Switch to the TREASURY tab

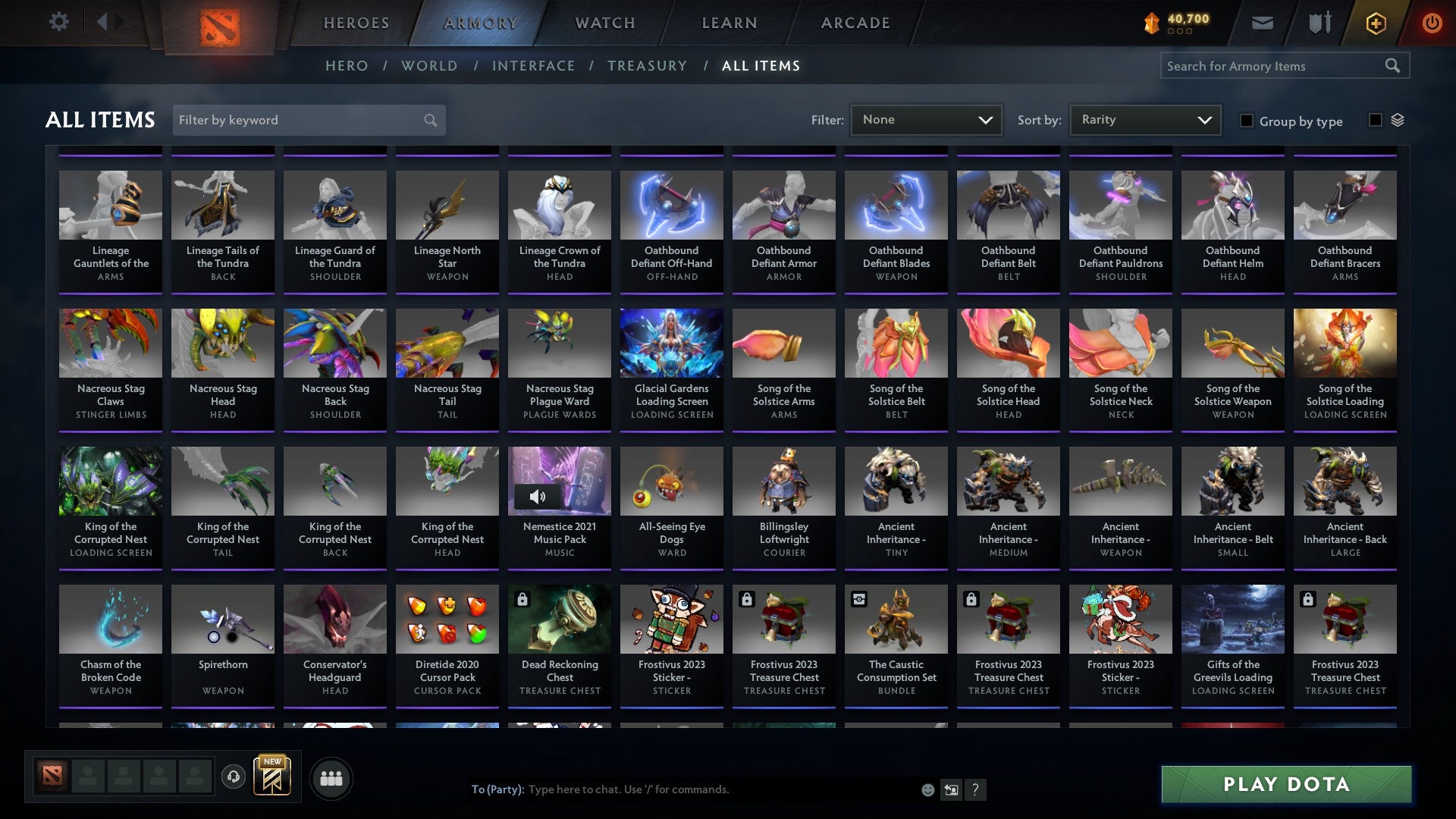click(x=648, y=66)
